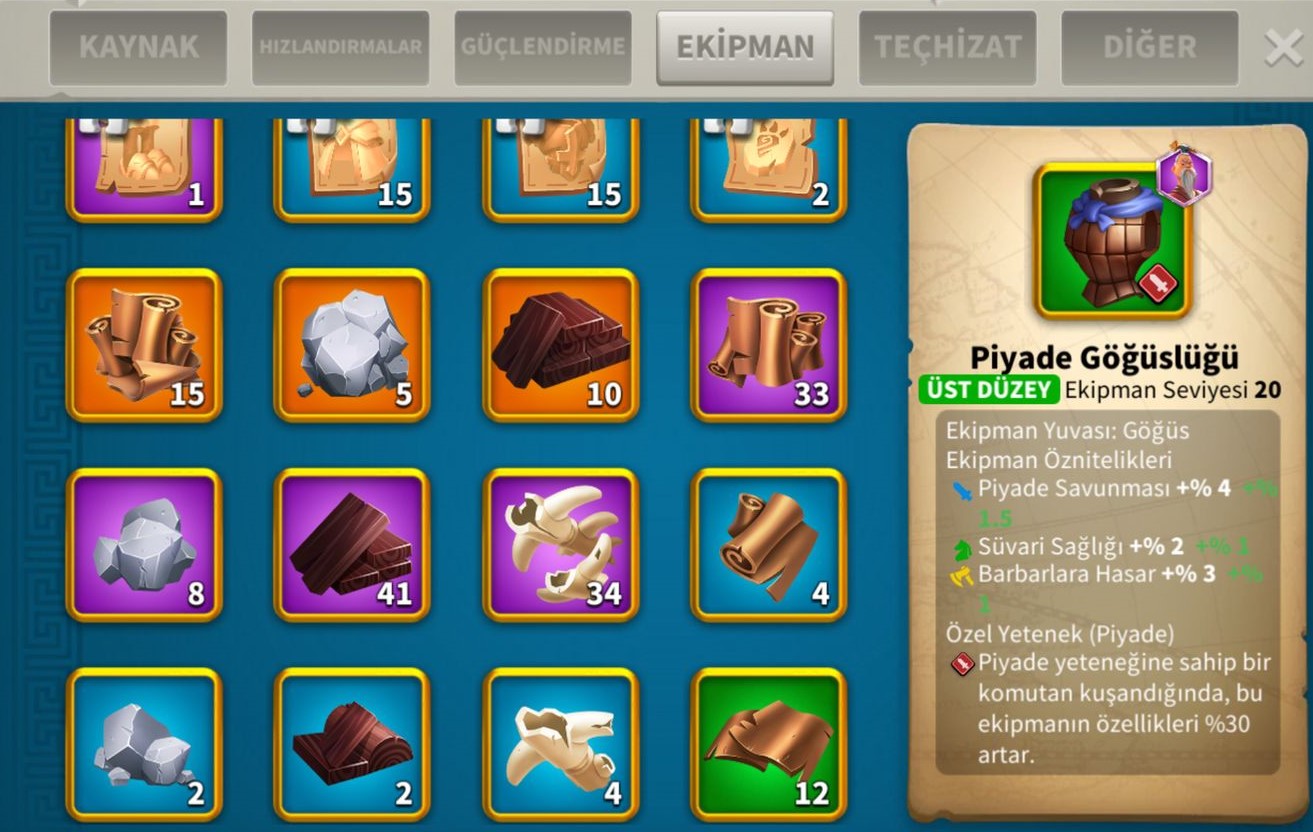This screenshot has height=832, width=1313.
Task: Pick purple leather scrolls slot with 33
Action: click(x=769, y=345)
